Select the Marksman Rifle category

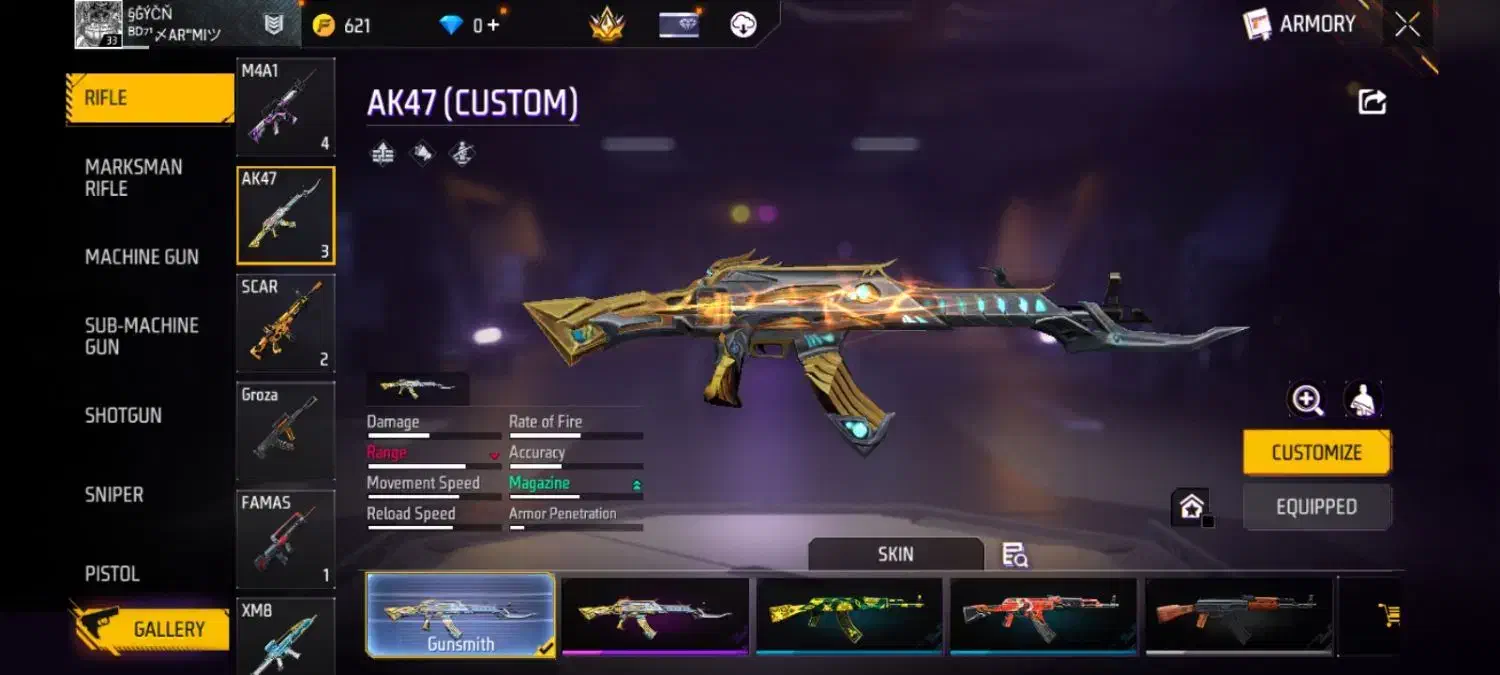[134, 178]
